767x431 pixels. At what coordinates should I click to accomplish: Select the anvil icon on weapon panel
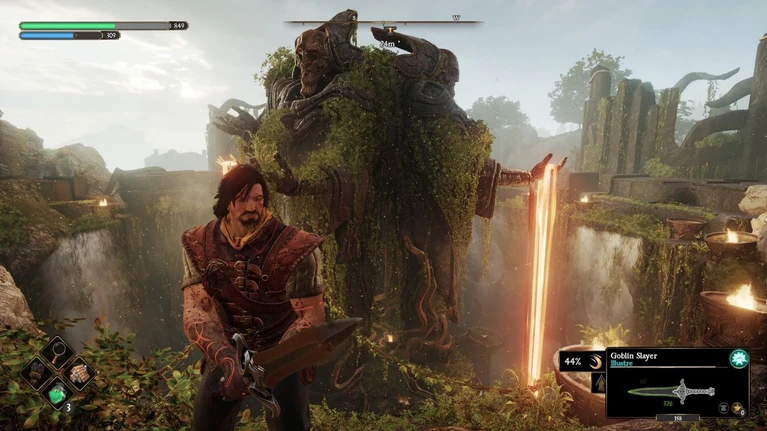tap(722, 408)
